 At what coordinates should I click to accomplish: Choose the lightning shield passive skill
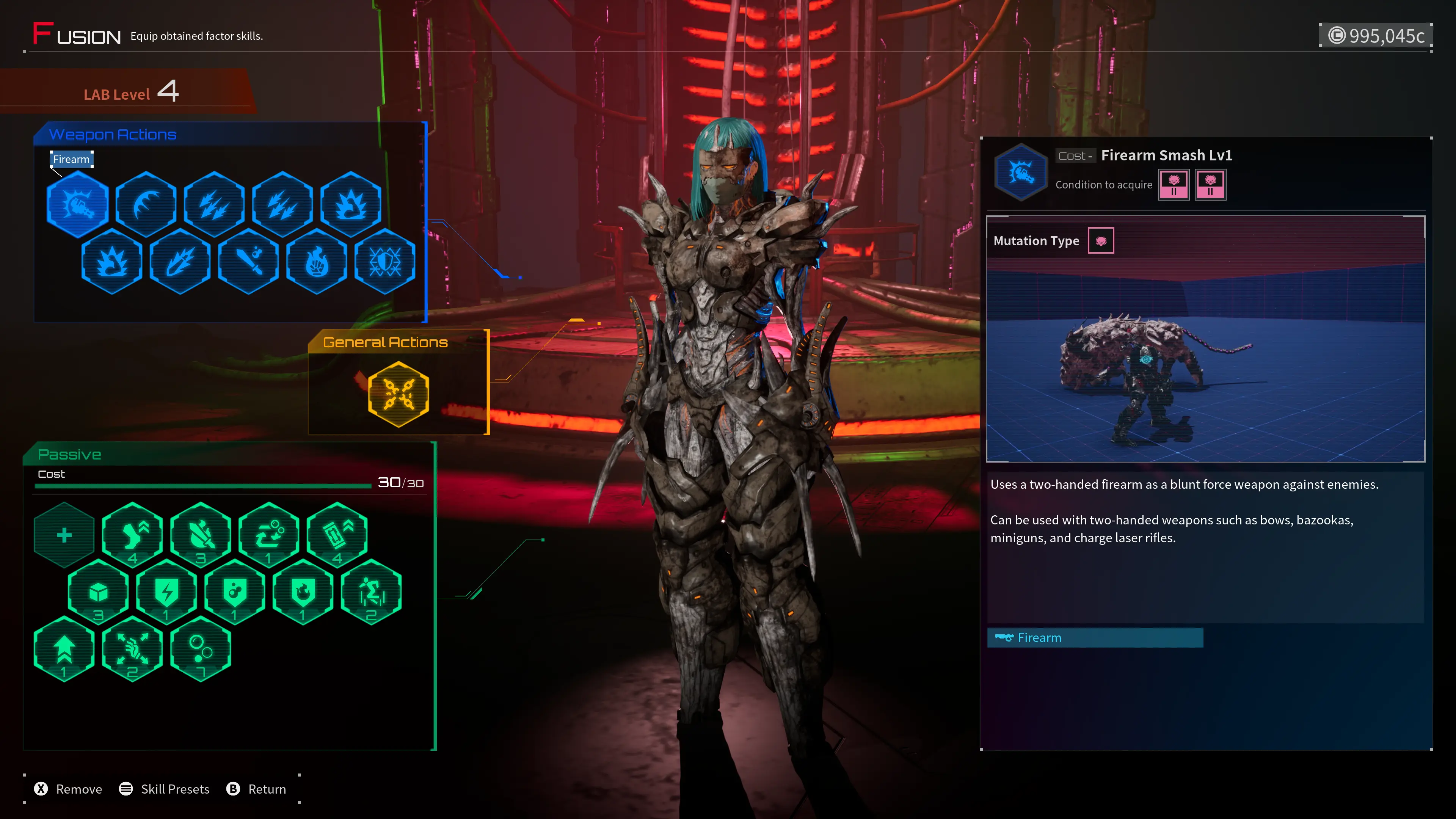tap(167, 592)
